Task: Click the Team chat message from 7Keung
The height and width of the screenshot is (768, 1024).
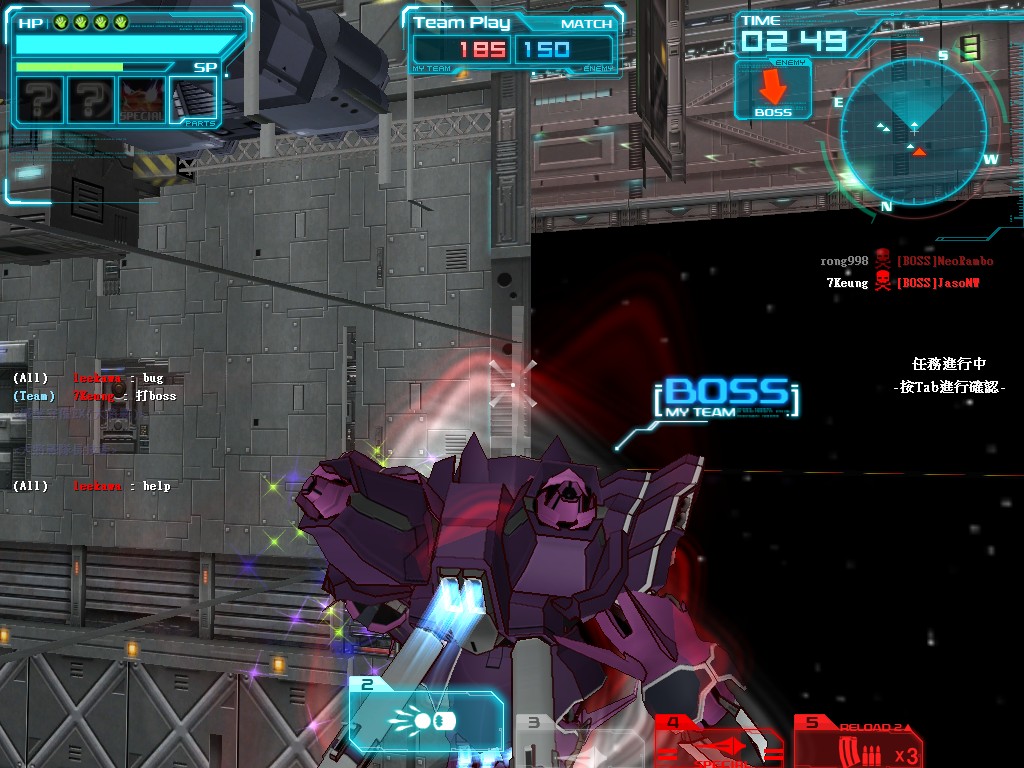Action: [x=94, y=396]
